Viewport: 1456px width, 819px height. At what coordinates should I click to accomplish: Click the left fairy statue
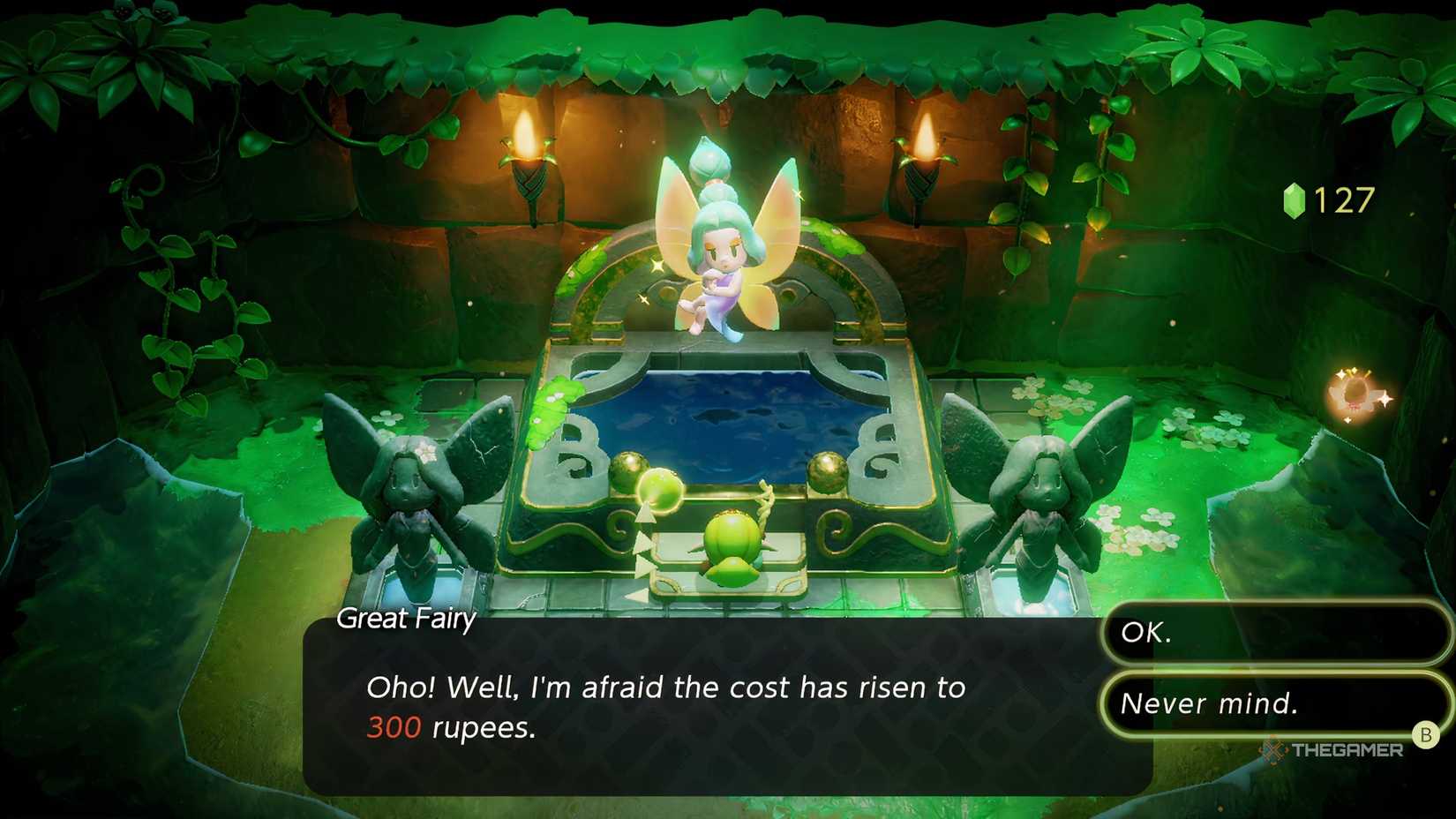point(410,485)
